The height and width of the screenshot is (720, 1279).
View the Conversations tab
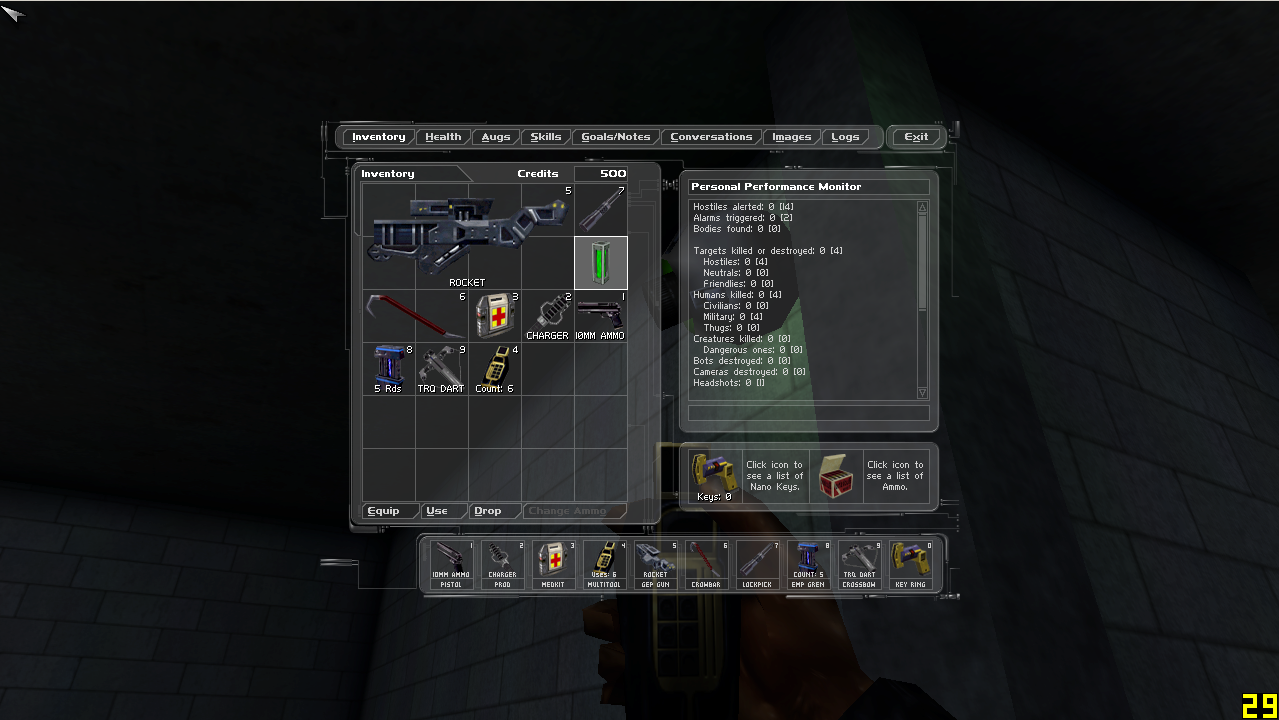tap(711, 137)
